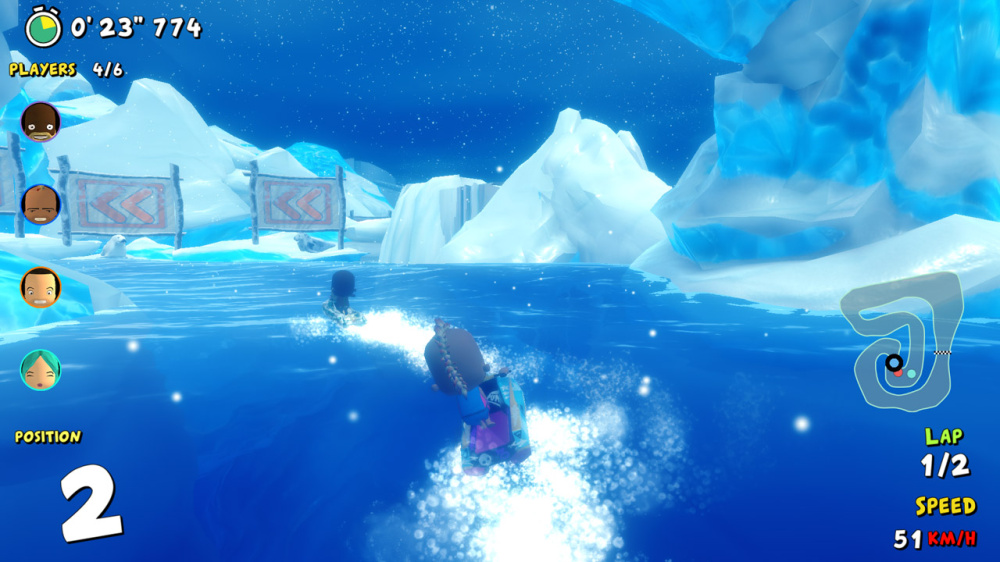The height and width of the screenshot is (562, 1000).
Task: Click the bald racer portrait with blue ring
Action: click(41, 205)
